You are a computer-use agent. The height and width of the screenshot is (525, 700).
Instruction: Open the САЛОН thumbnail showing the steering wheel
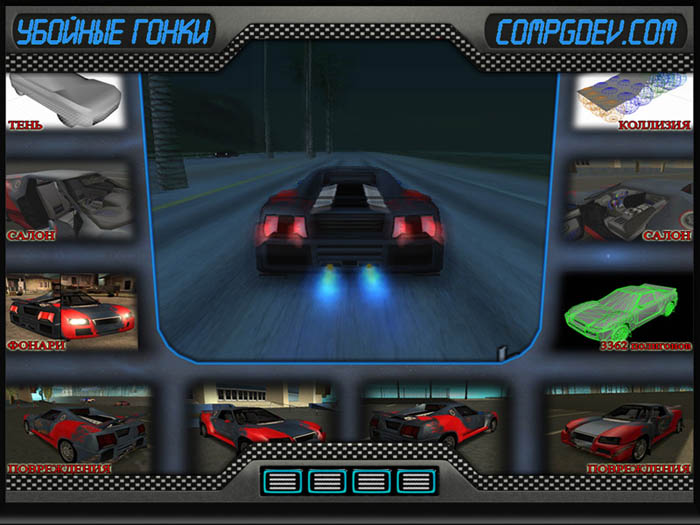click(x=628, y=204)
